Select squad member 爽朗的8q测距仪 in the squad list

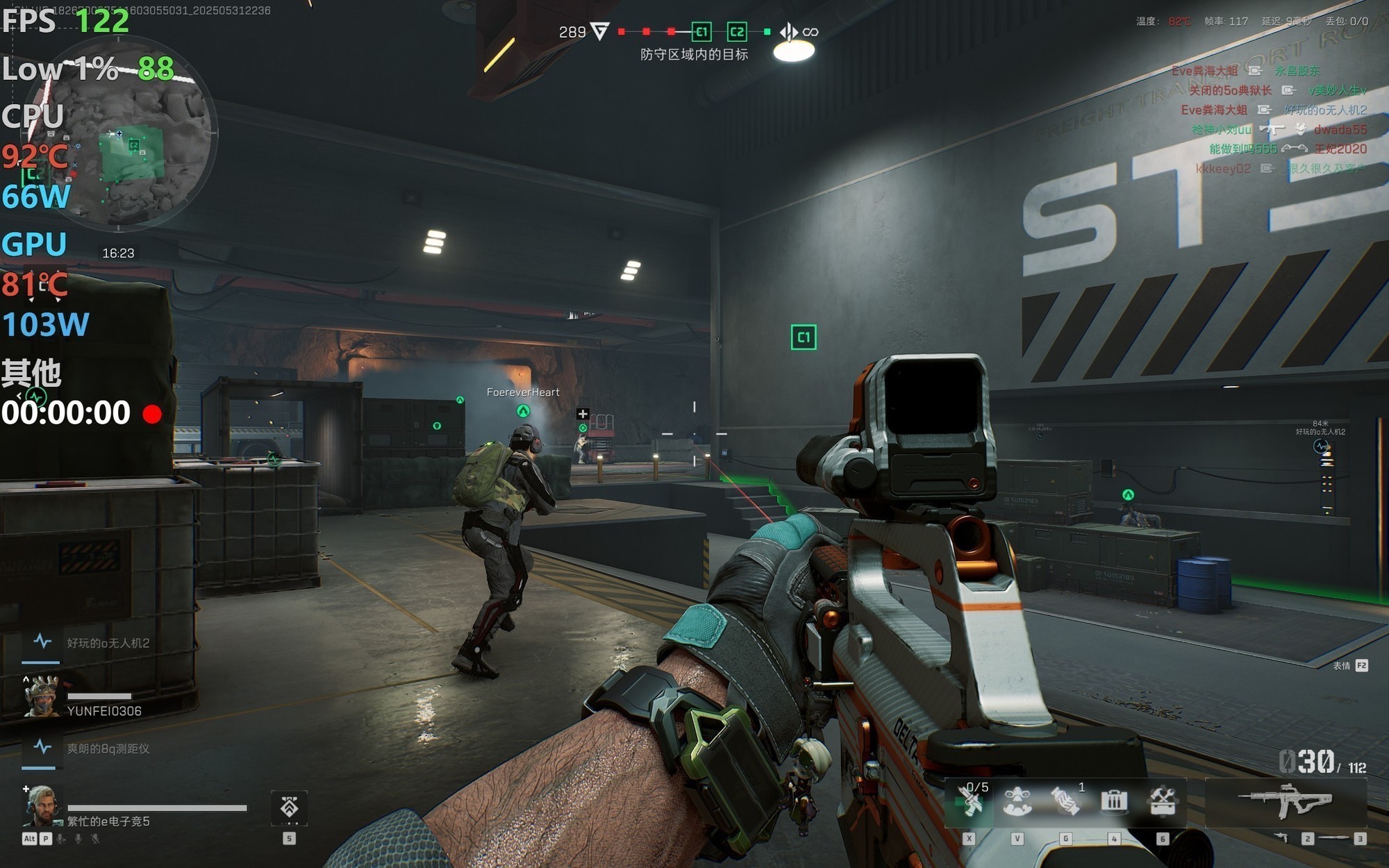click(x=108, y=749)
